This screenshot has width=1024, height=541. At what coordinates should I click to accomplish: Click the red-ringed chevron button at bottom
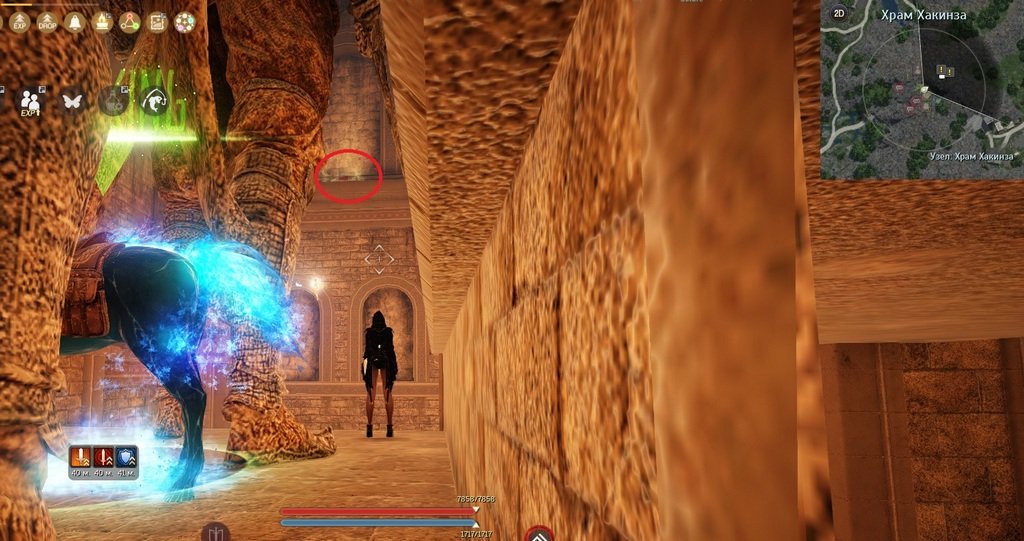point(539,535)
